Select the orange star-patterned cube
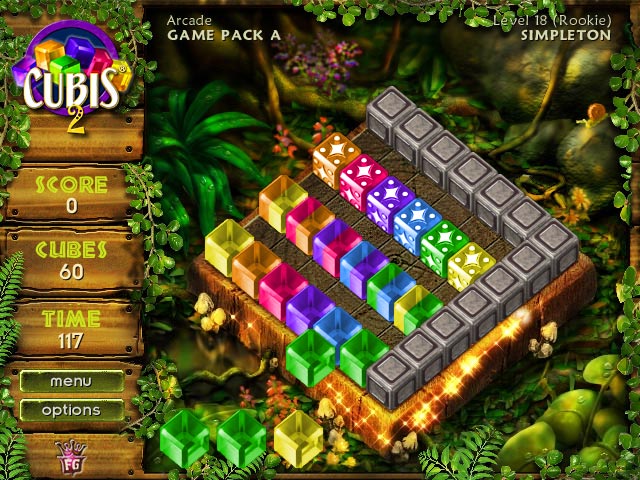640x480 pixels. tap(336, 156)
